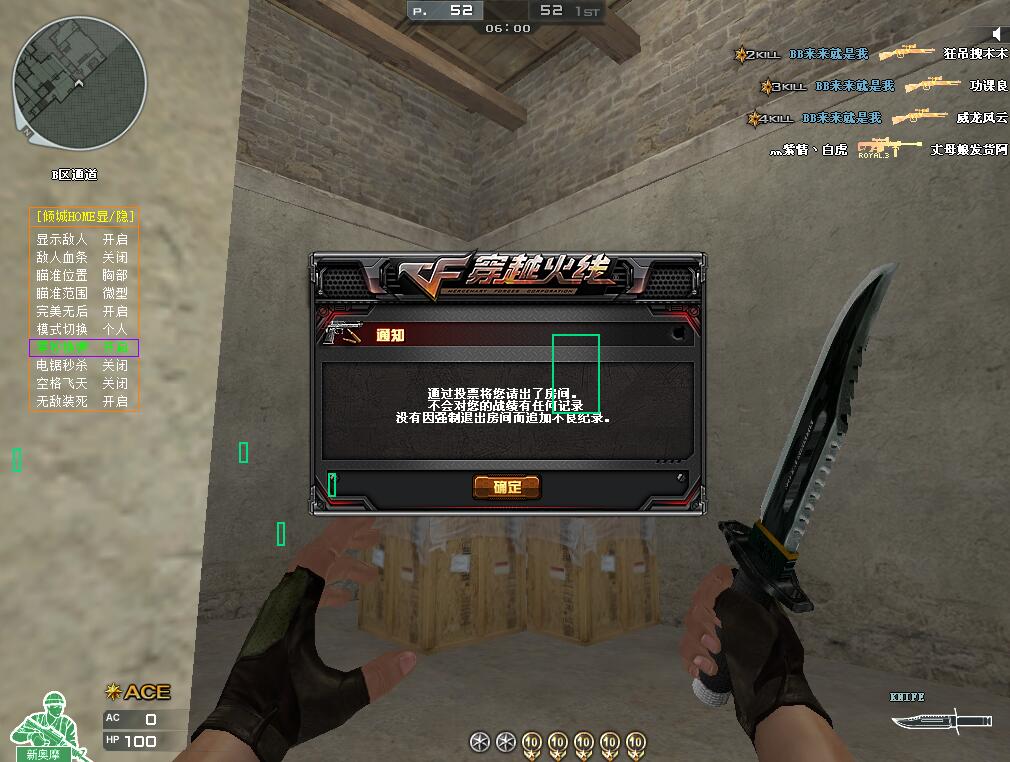The height and width of the screenshot is (762, 1010).
Task: Click the speaker icon in the corner
Action: click(x=996, y=35)
